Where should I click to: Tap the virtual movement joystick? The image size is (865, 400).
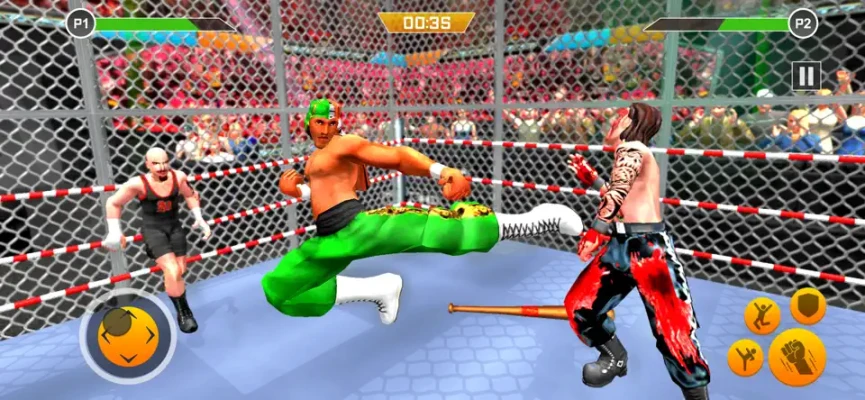tap(127, 336)
